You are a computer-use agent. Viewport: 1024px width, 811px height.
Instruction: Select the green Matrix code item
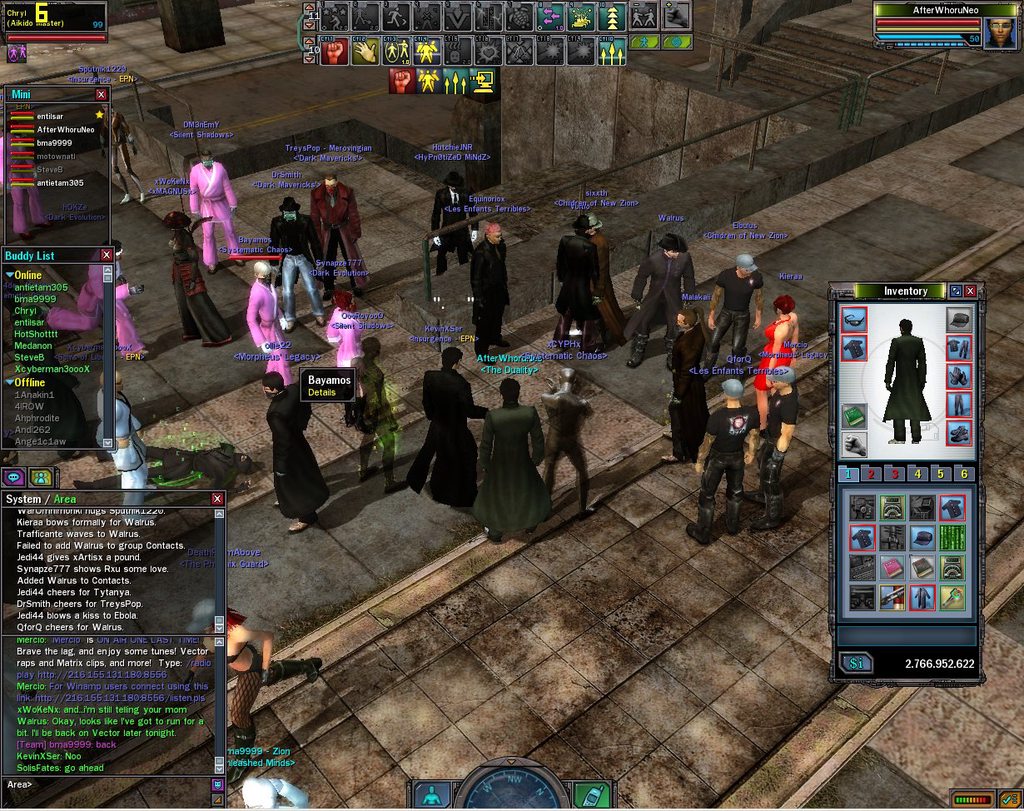[x=952, y=538]
